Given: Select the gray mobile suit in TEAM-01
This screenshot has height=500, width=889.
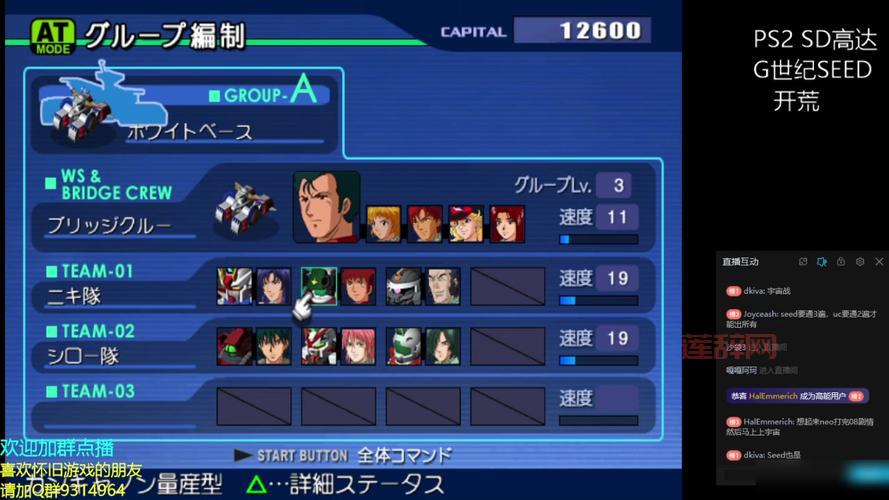Looking at the screenshot, I should tap(404, 286).
